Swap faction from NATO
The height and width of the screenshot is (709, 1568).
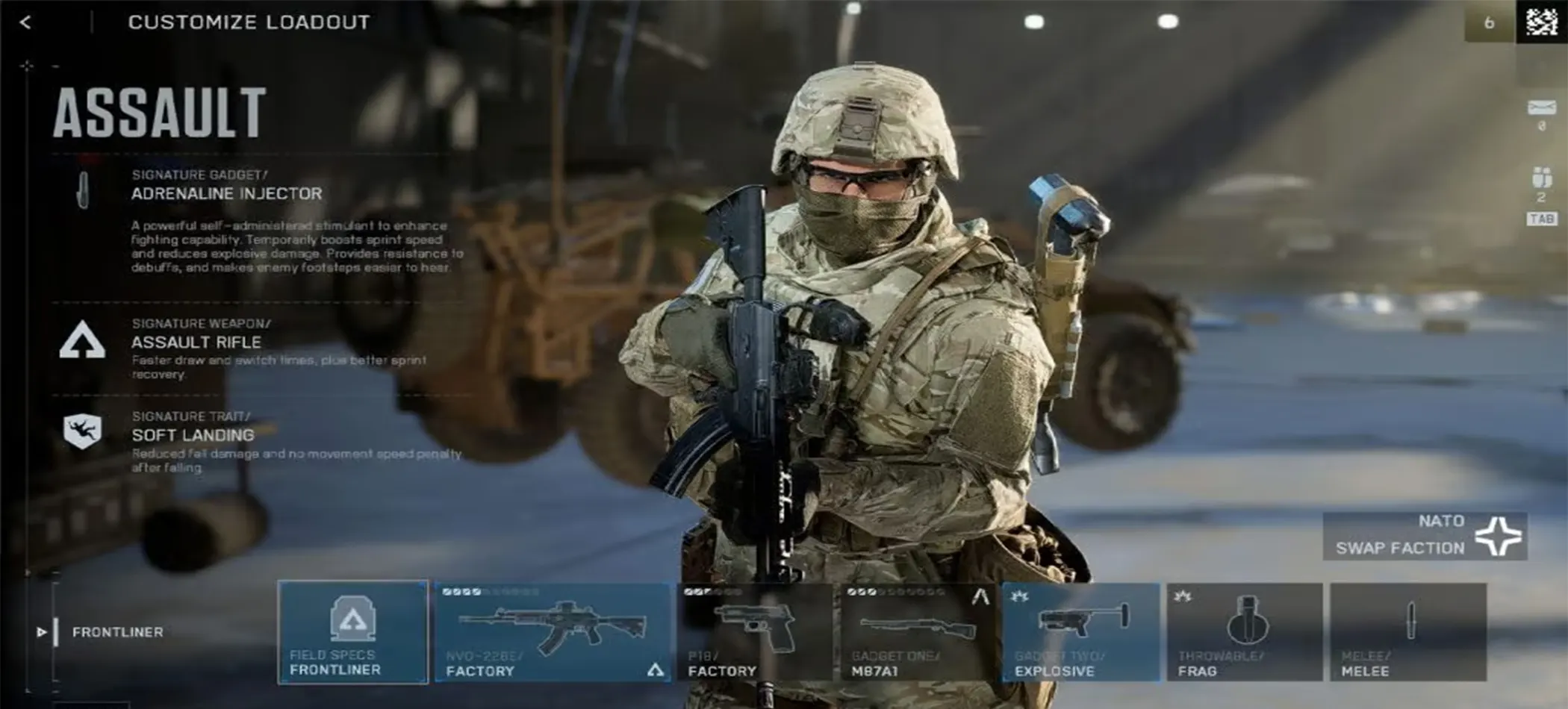[x=1425, y=536]
